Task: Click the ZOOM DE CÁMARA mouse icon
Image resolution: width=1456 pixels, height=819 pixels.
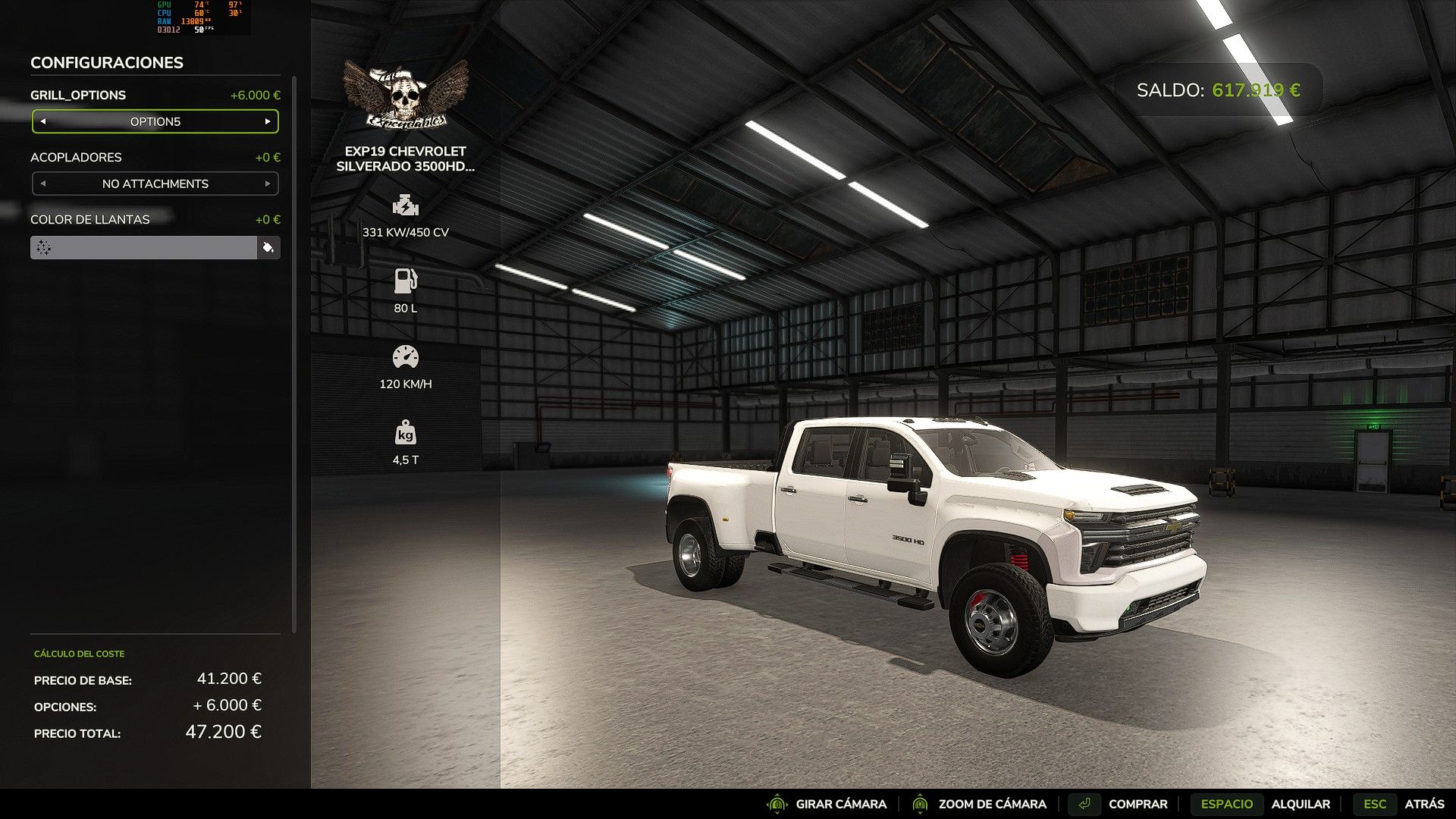Action: (920, 804)
